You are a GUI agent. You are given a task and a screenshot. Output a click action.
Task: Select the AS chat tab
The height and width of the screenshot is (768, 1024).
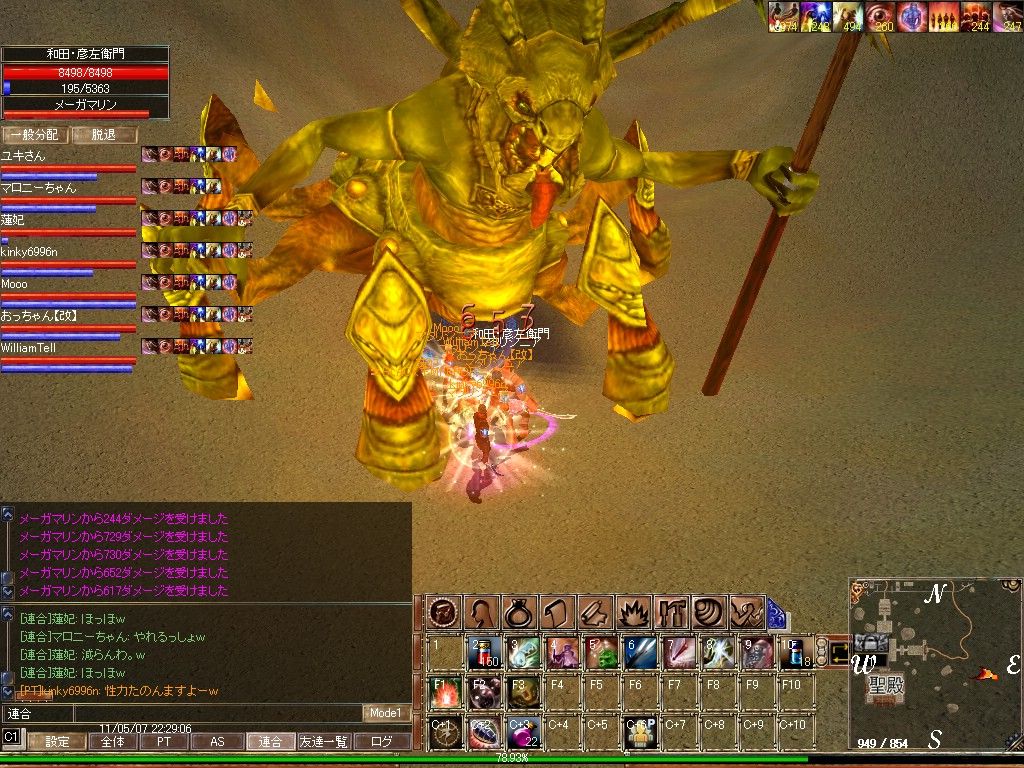[x=217, y=742]
